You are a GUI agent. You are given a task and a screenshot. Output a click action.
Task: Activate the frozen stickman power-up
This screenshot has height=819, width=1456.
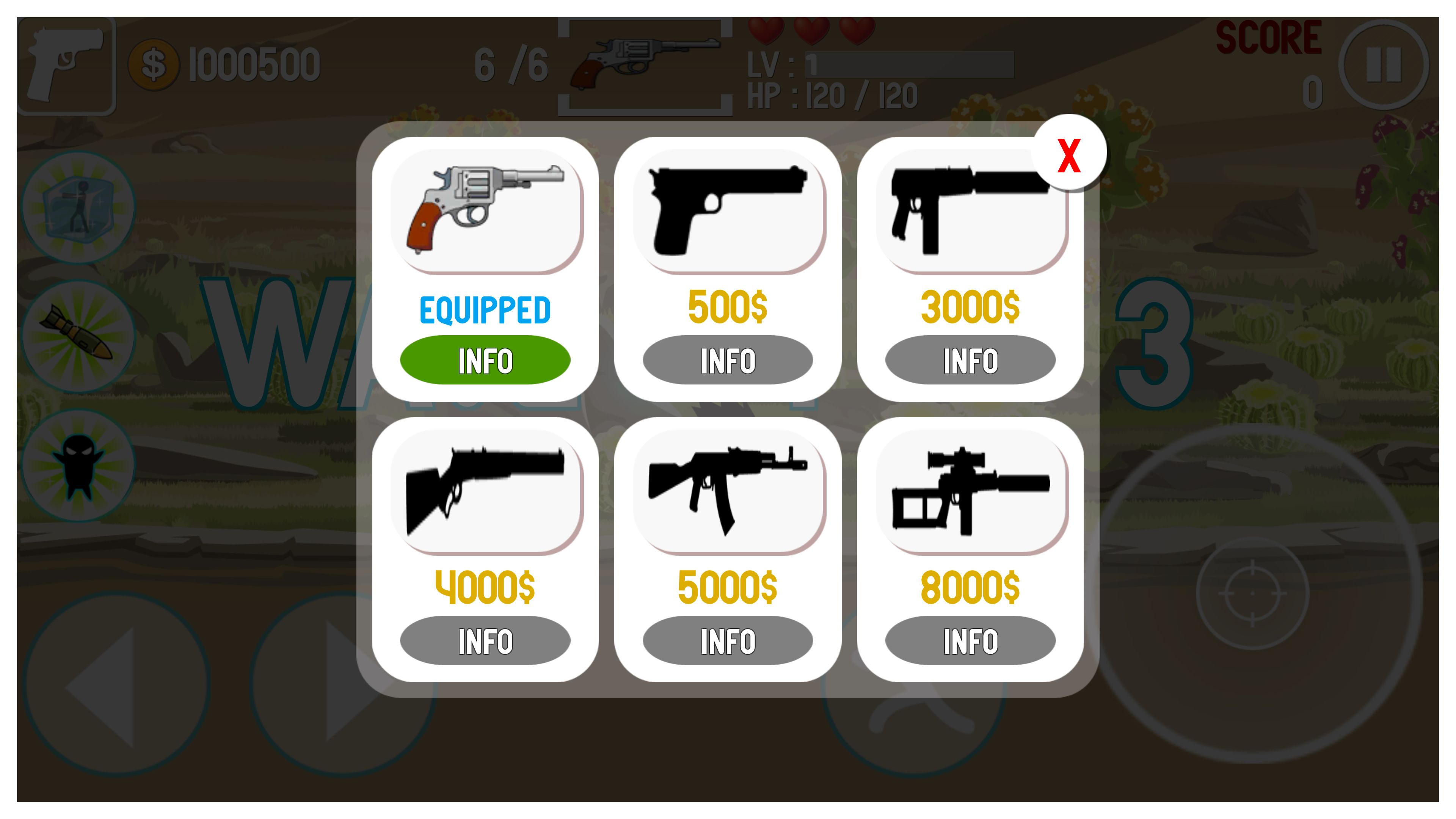point(79,206)
